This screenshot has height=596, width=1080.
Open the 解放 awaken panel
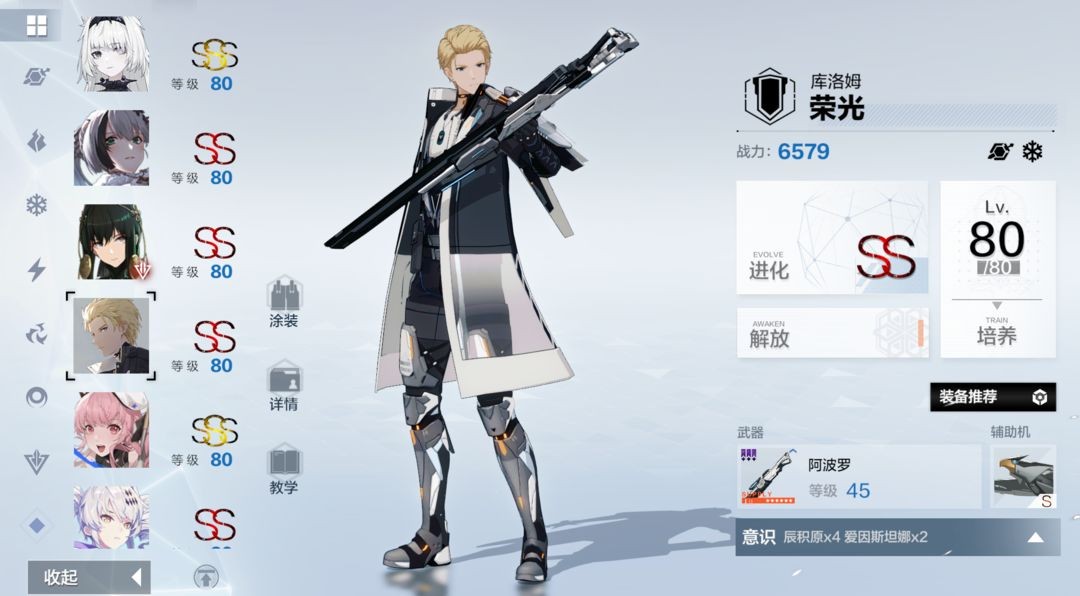(832, 333)
